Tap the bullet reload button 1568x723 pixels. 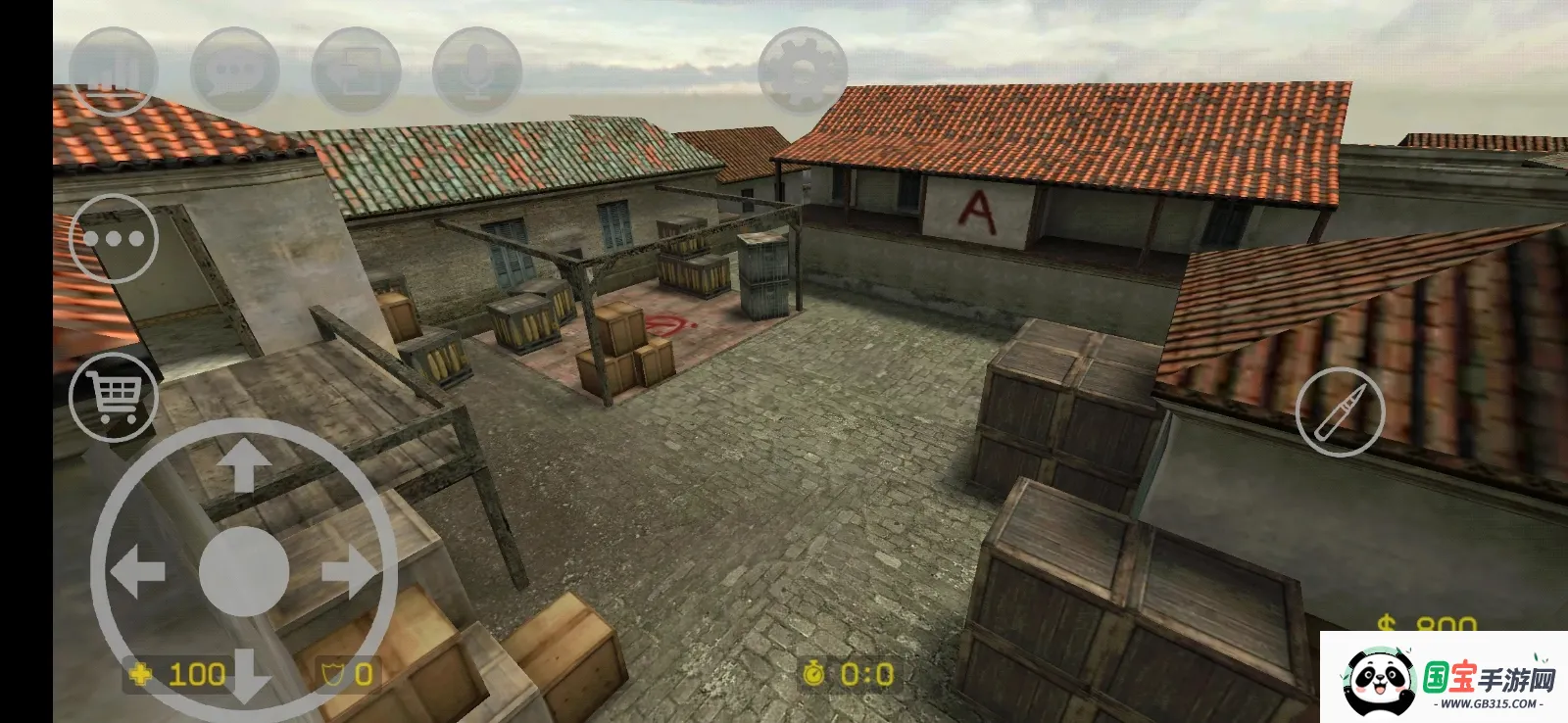click(x=1340, y=412)
